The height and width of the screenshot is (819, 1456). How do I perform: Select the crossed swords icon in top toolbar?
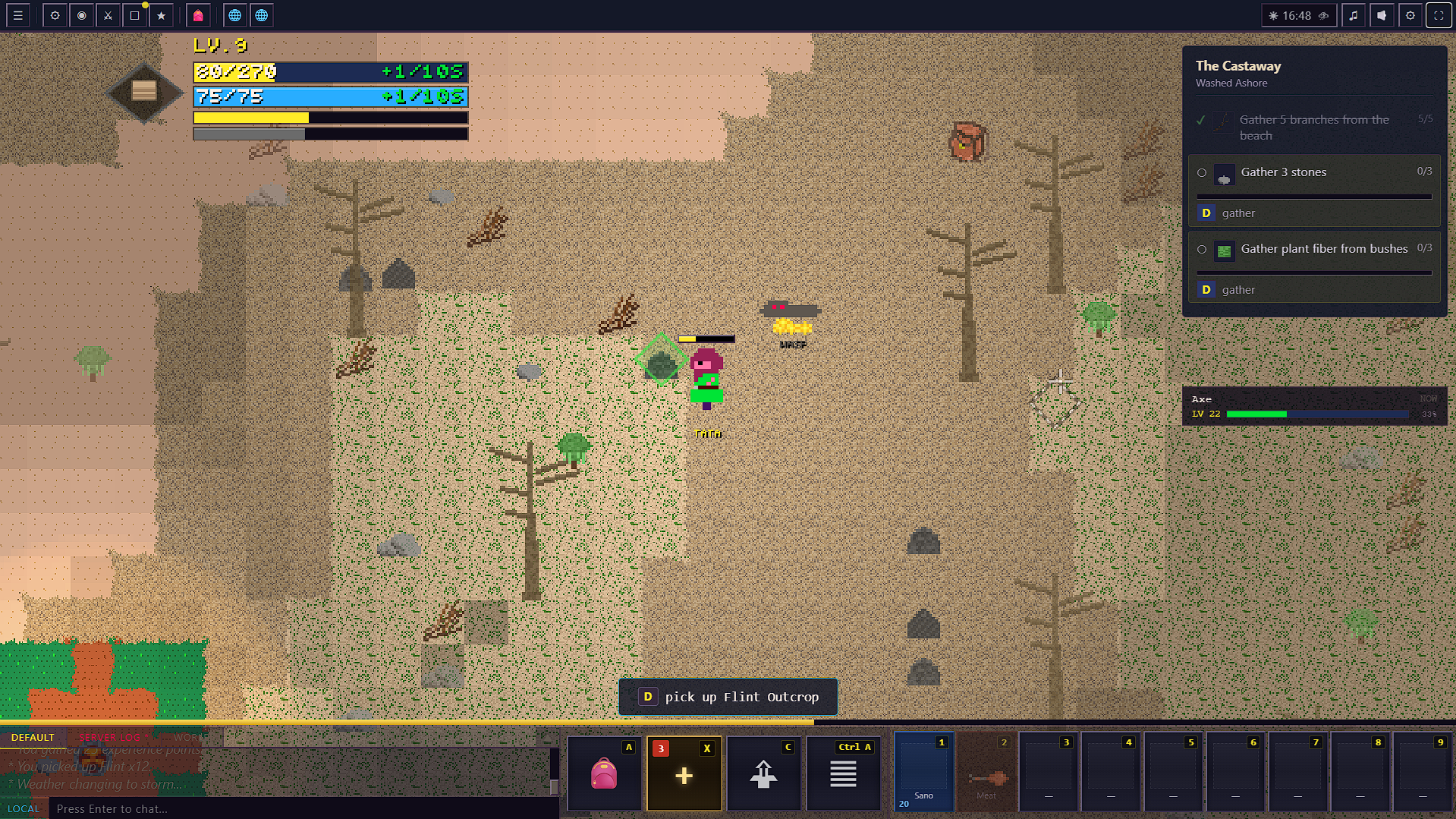pos(108,14)
